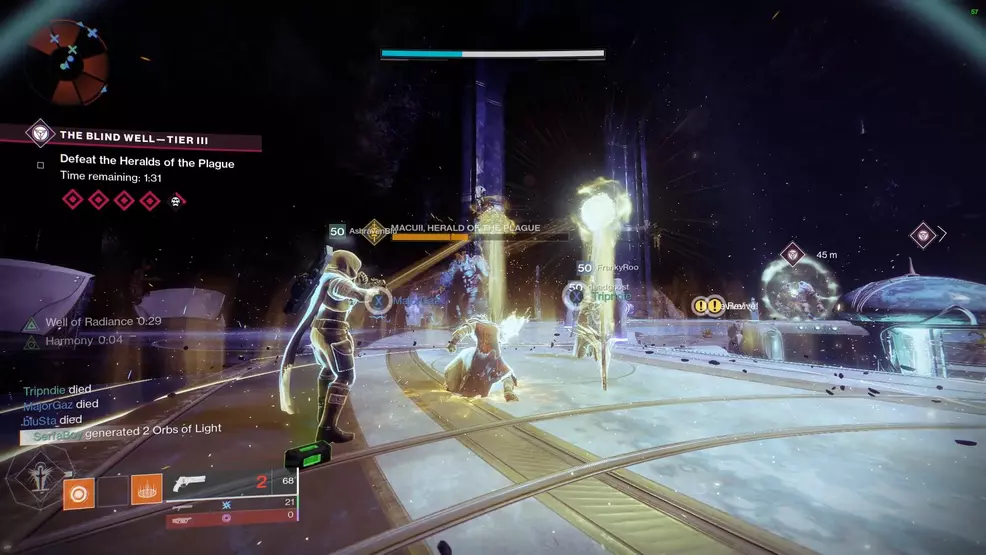
Task: Click the radar in the top-left corner
Action: (x=67, y=60)
